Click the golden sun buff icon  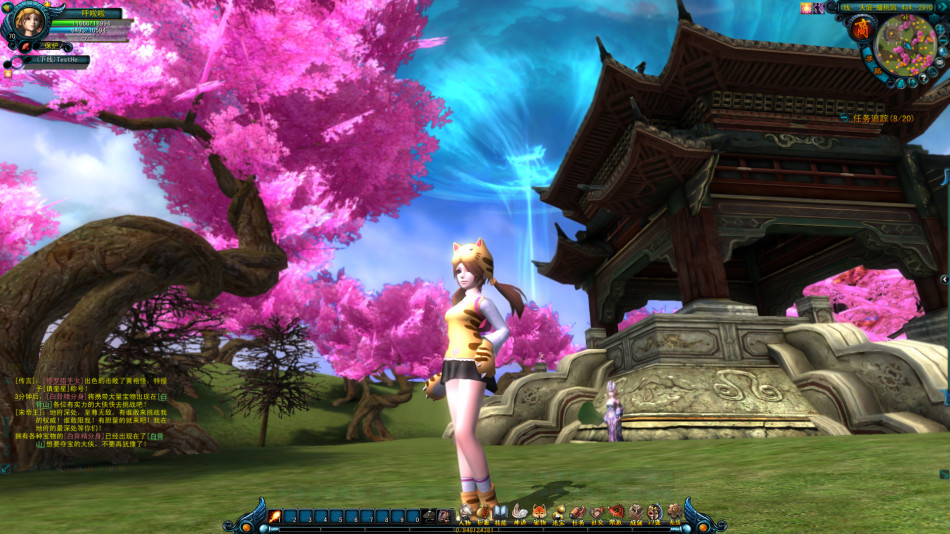click(x=805, y=7)
